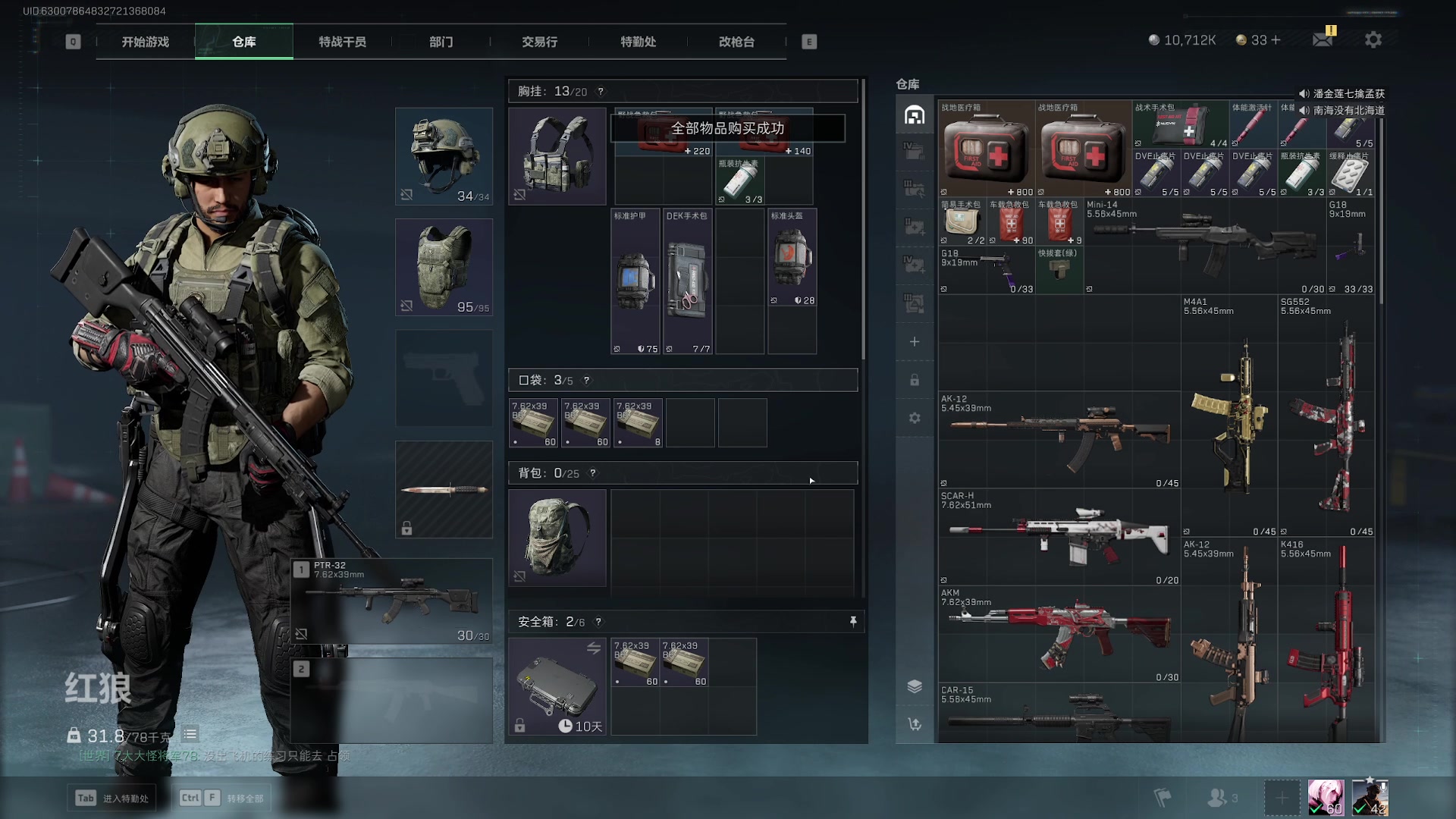This screenshot has height=819, width=1456.
Task: Select the Mini-14 rifle in storage
Action: [x=1204, y=246]
